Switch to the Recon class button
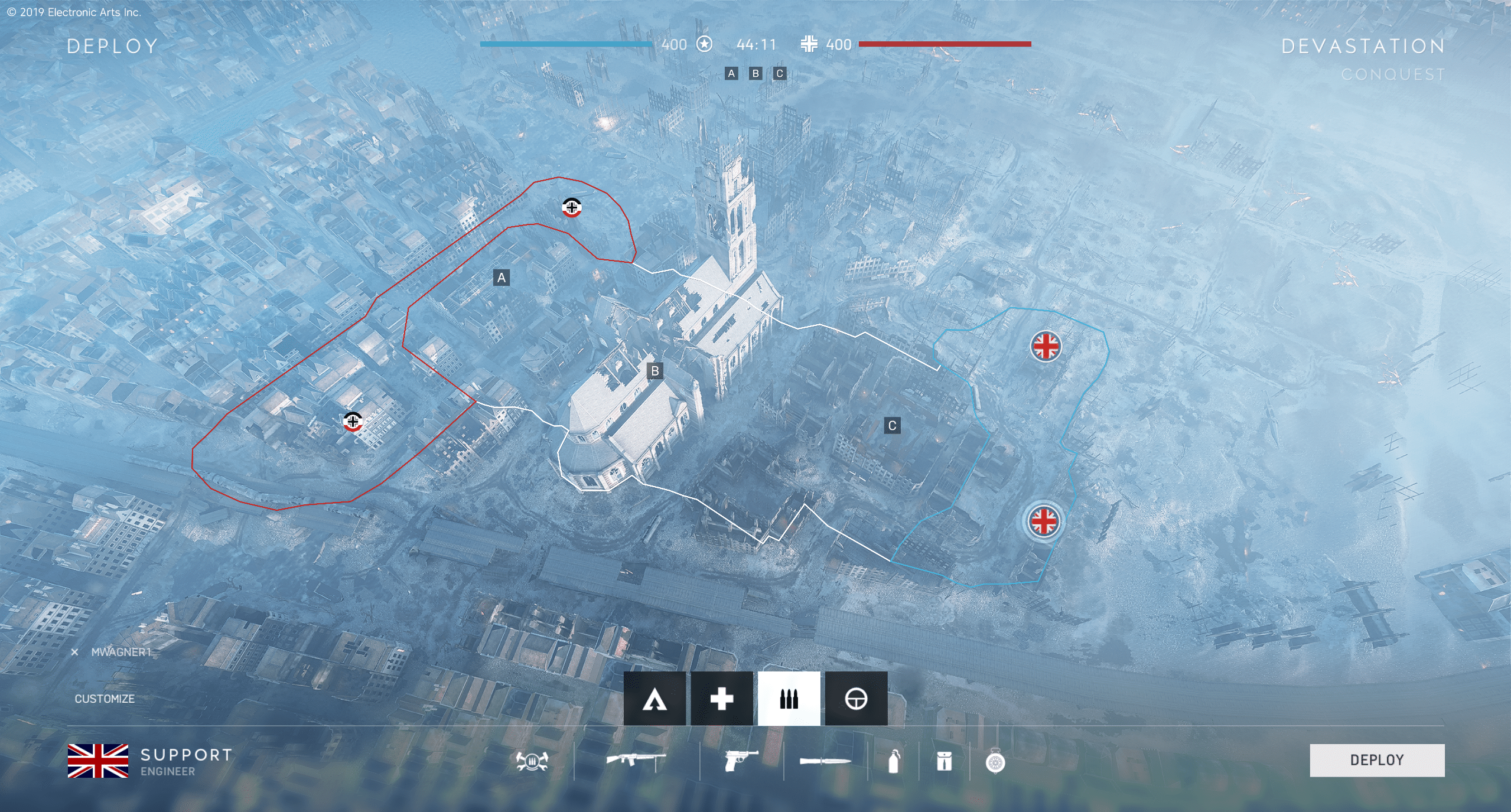The height and width of the screenshot is (812, 1511). click(x=856, y=699)
